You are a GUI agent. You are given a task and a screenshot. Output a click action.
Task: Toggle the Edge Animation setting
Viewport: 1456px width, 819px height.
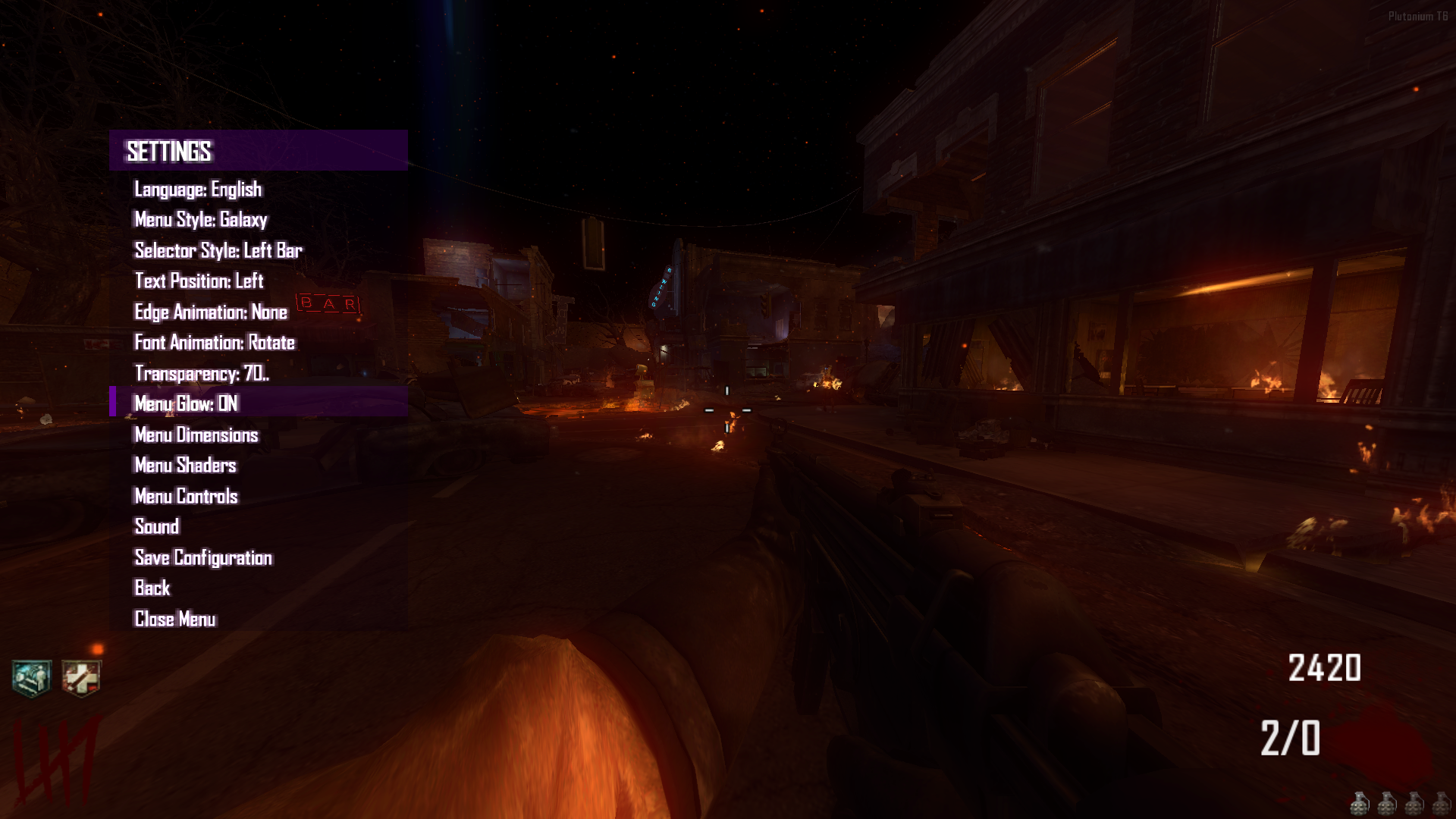[210, 312]
